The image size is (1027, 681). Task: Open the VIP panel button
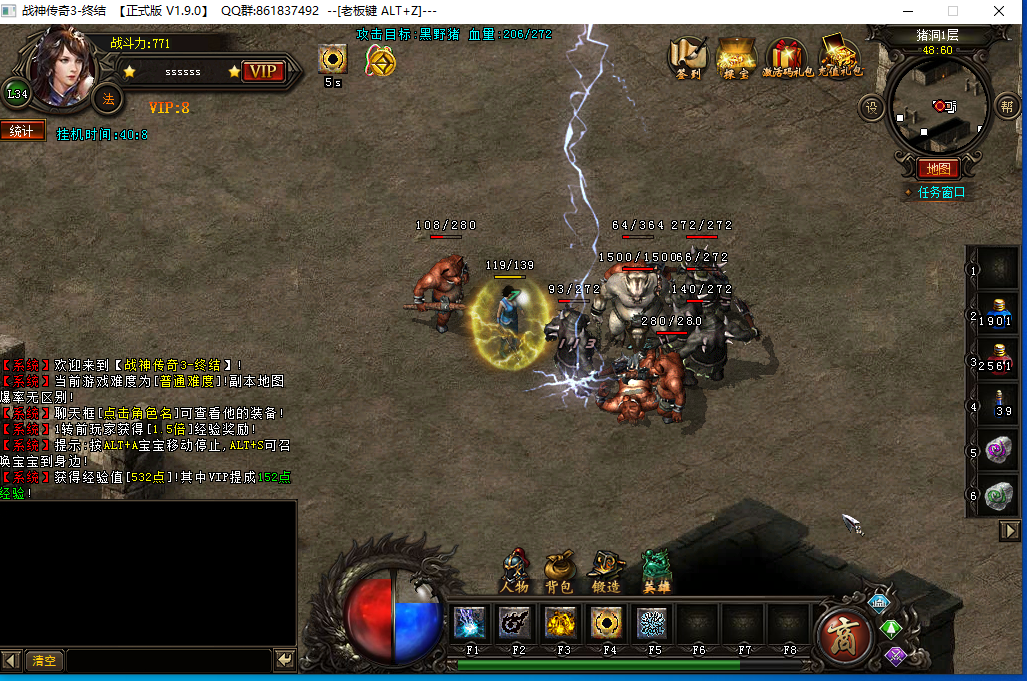263,71
